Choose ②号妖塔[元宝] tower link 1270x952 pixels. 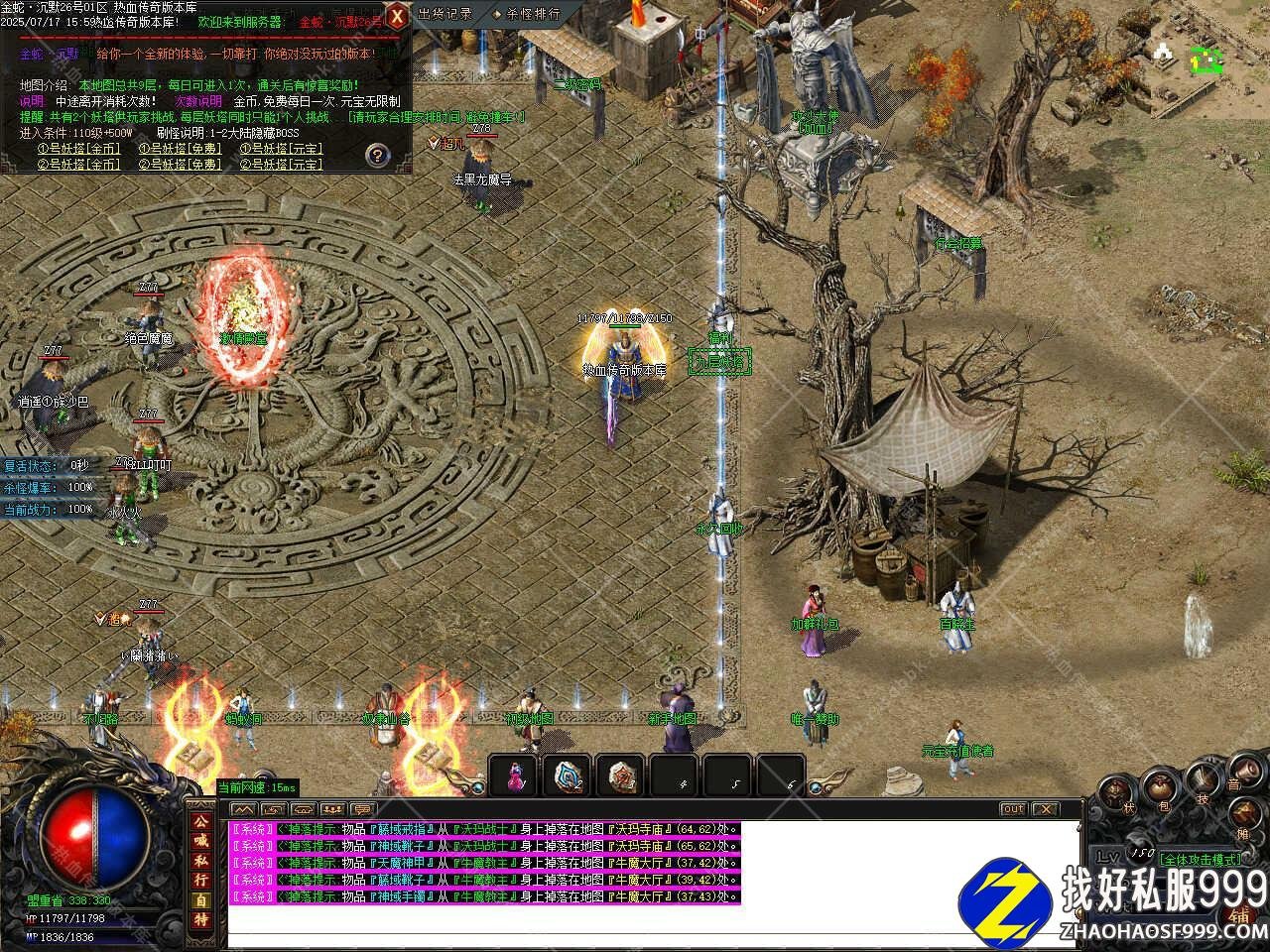point(282,164)
